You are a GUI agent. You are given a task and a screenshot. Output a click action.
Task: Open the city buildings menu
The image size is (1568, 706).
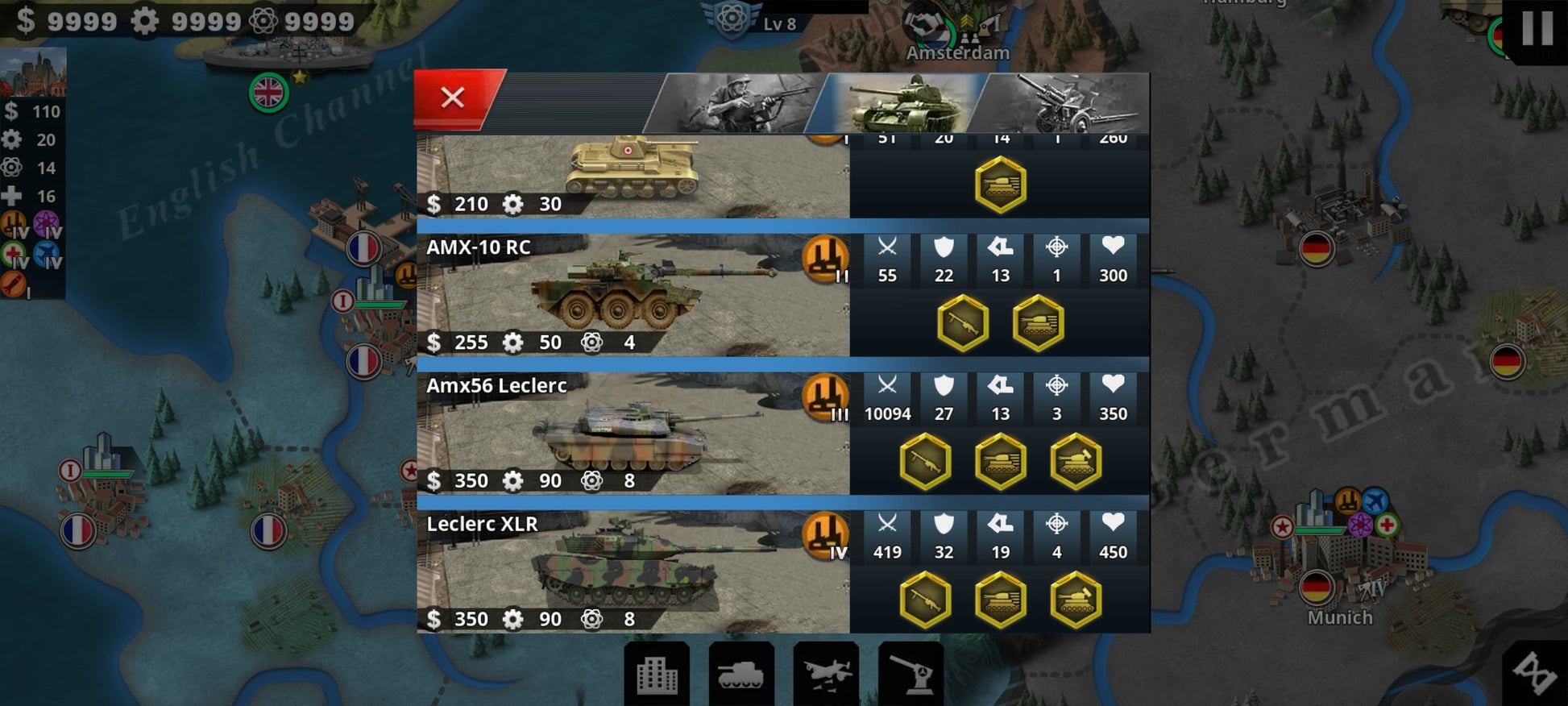(657, 675)
